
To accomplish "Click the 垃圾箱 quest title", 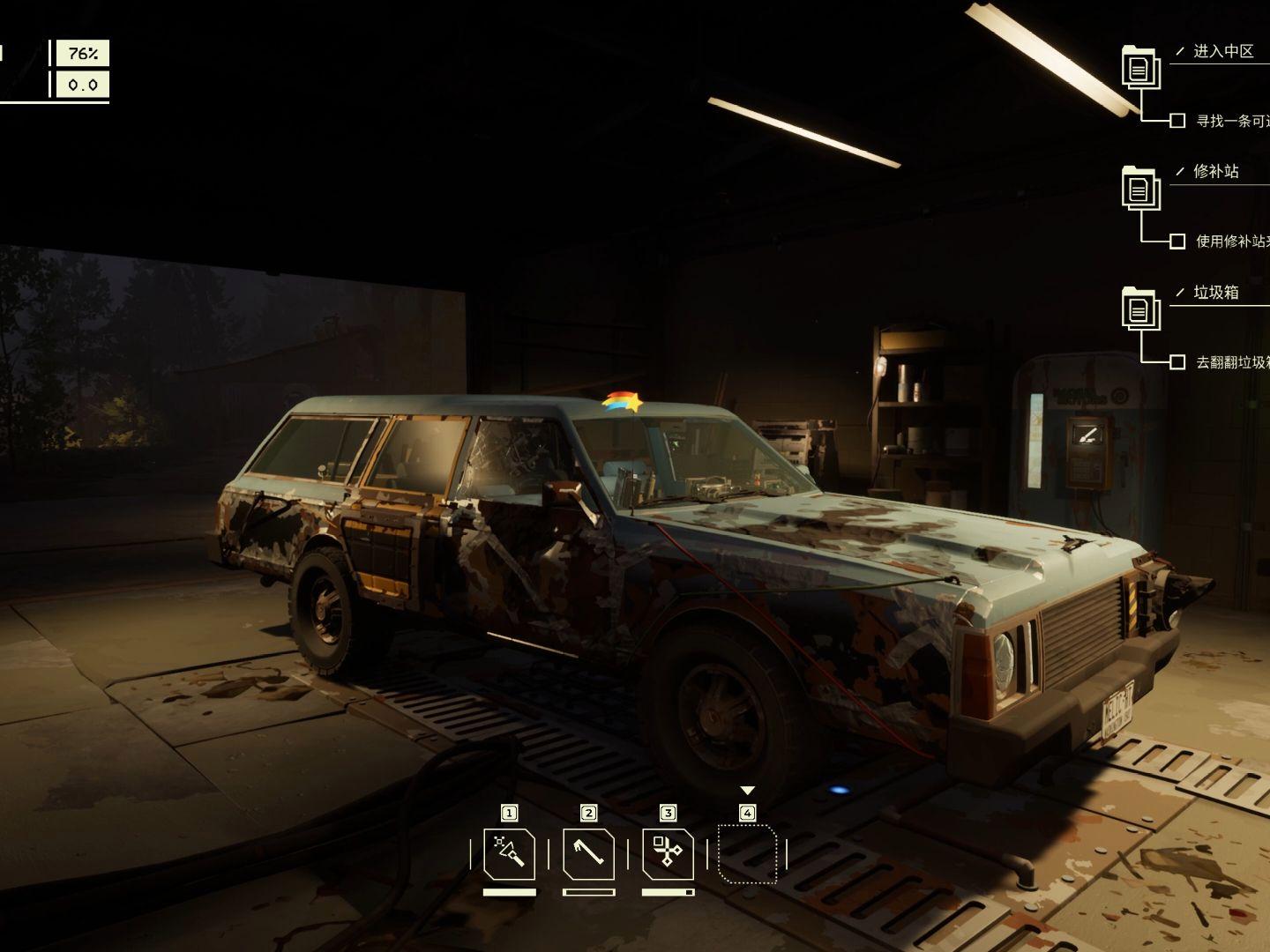I will [1216, 293].
